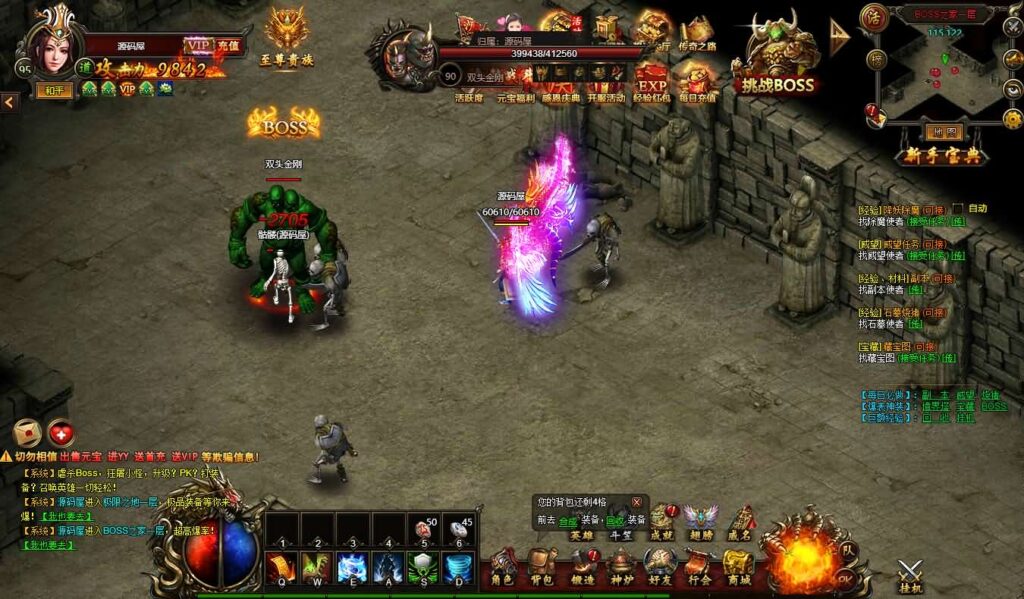Open the 经验红包 EXP event
Screen dimensions: 1024x599
(652, 81)
